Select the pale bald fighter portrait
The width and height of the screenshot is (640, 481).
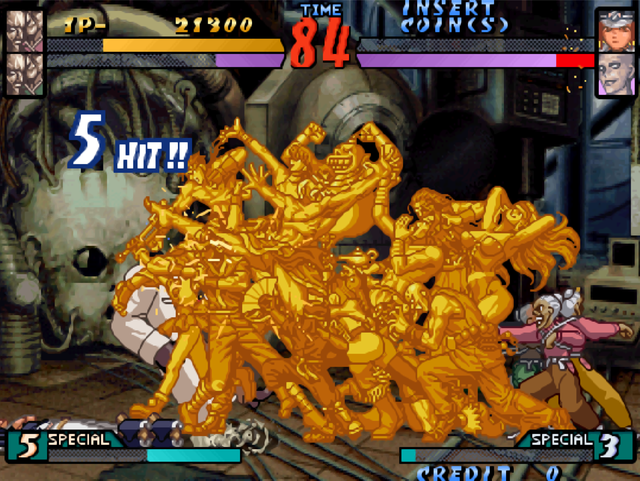click(x=616, y=75)
